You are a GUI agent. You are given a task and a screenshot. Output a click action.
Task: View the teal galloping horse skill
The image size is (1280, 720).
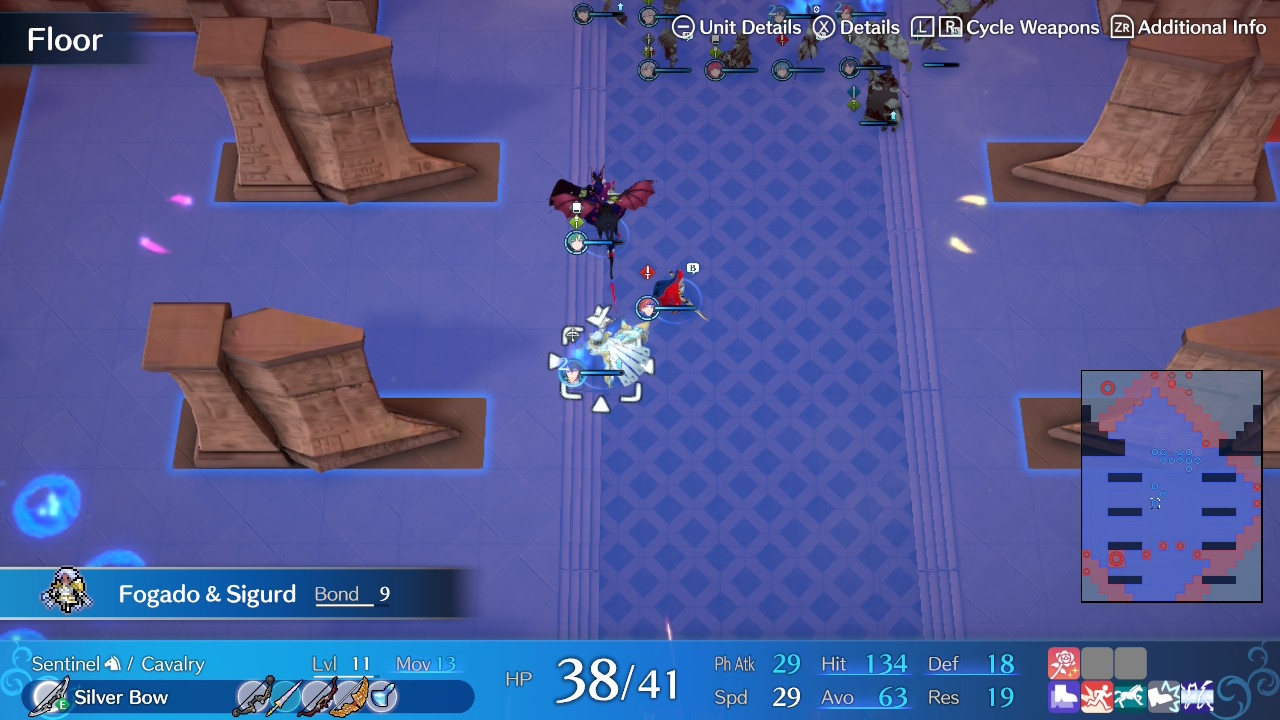(1130, 696)
